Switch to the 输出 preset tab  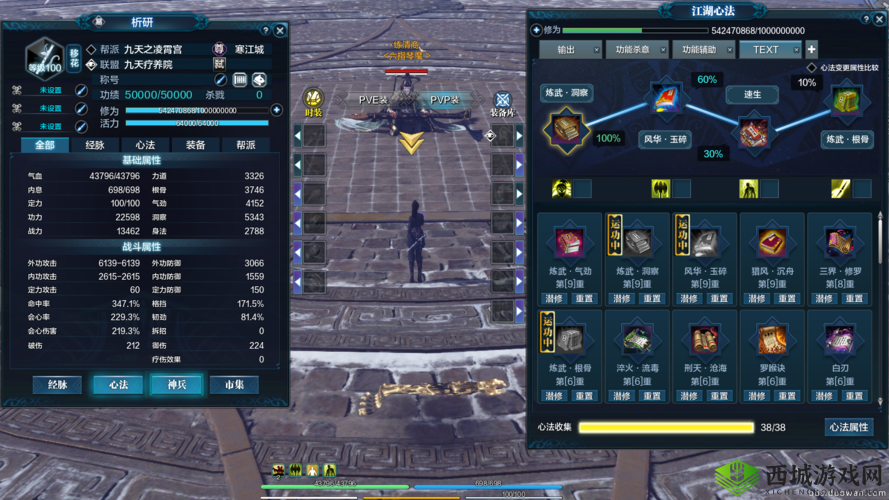[566, 49]
